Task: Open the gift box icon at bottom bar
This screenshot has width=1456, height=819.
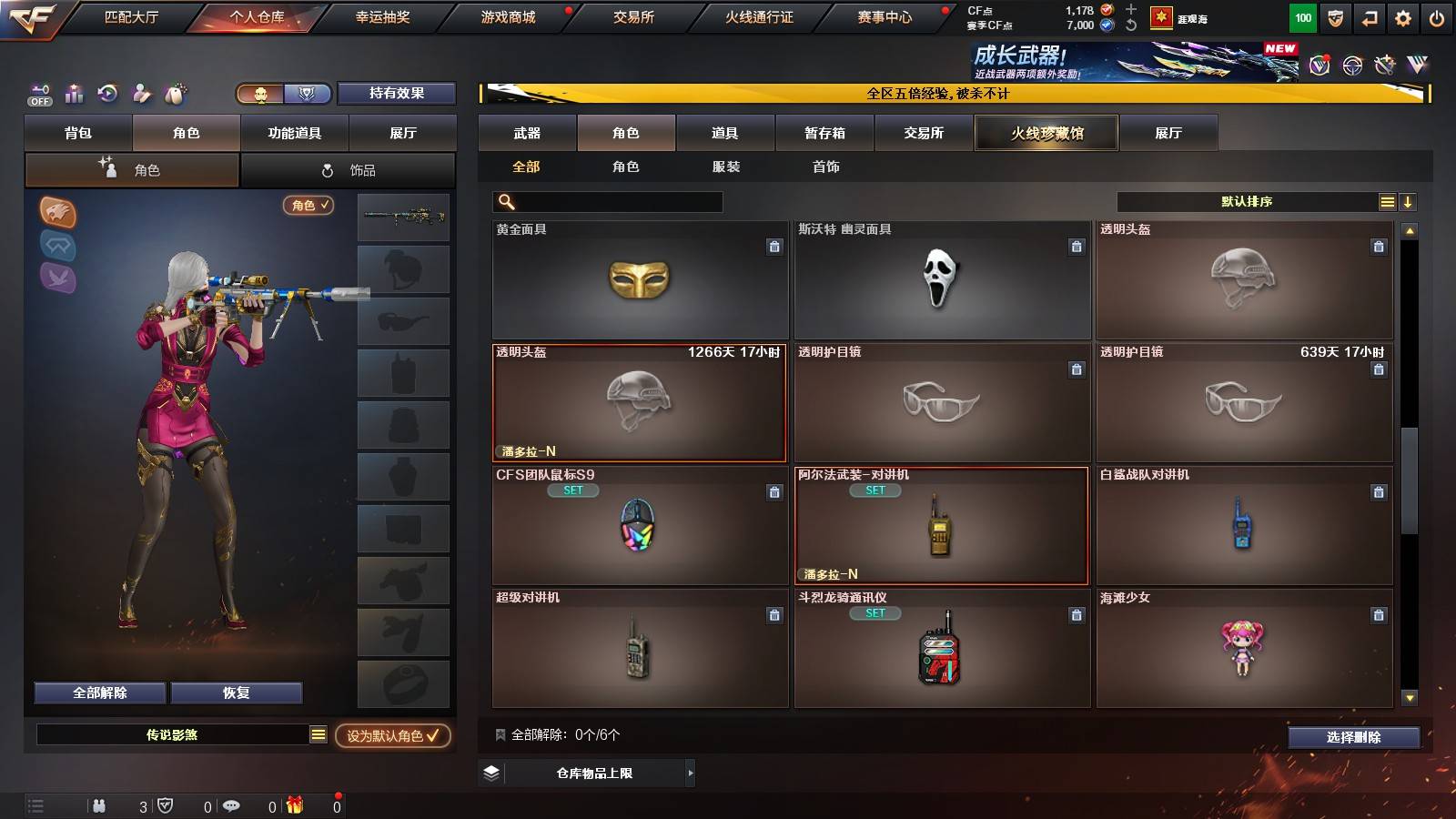Action: [x=293, y=805]
